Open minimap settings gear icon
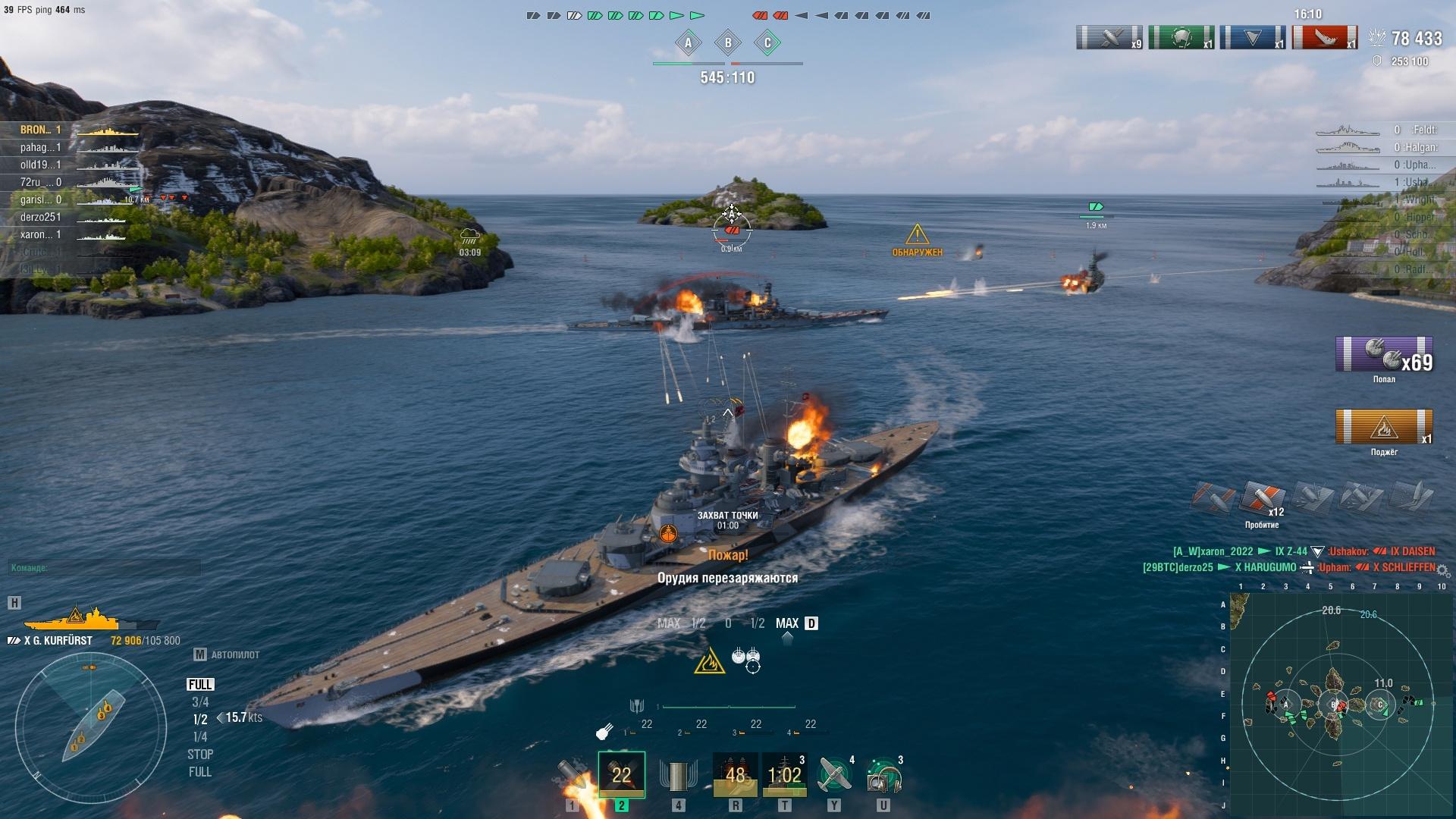This screenshot has width=1456, height=819. click(1442, 570)
